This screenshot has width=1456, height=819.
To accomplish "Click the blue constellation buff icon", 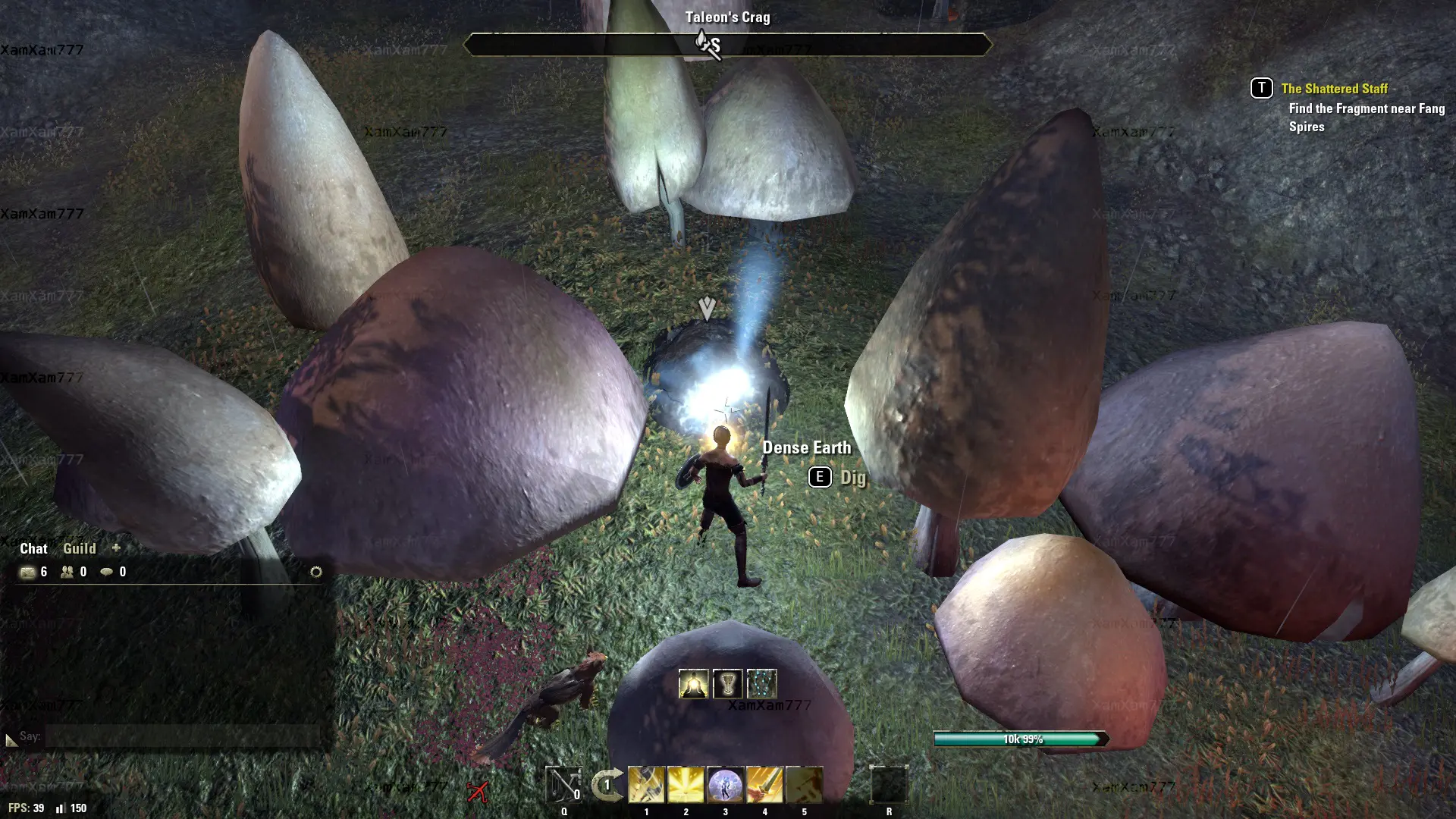I will click(761, 684).
